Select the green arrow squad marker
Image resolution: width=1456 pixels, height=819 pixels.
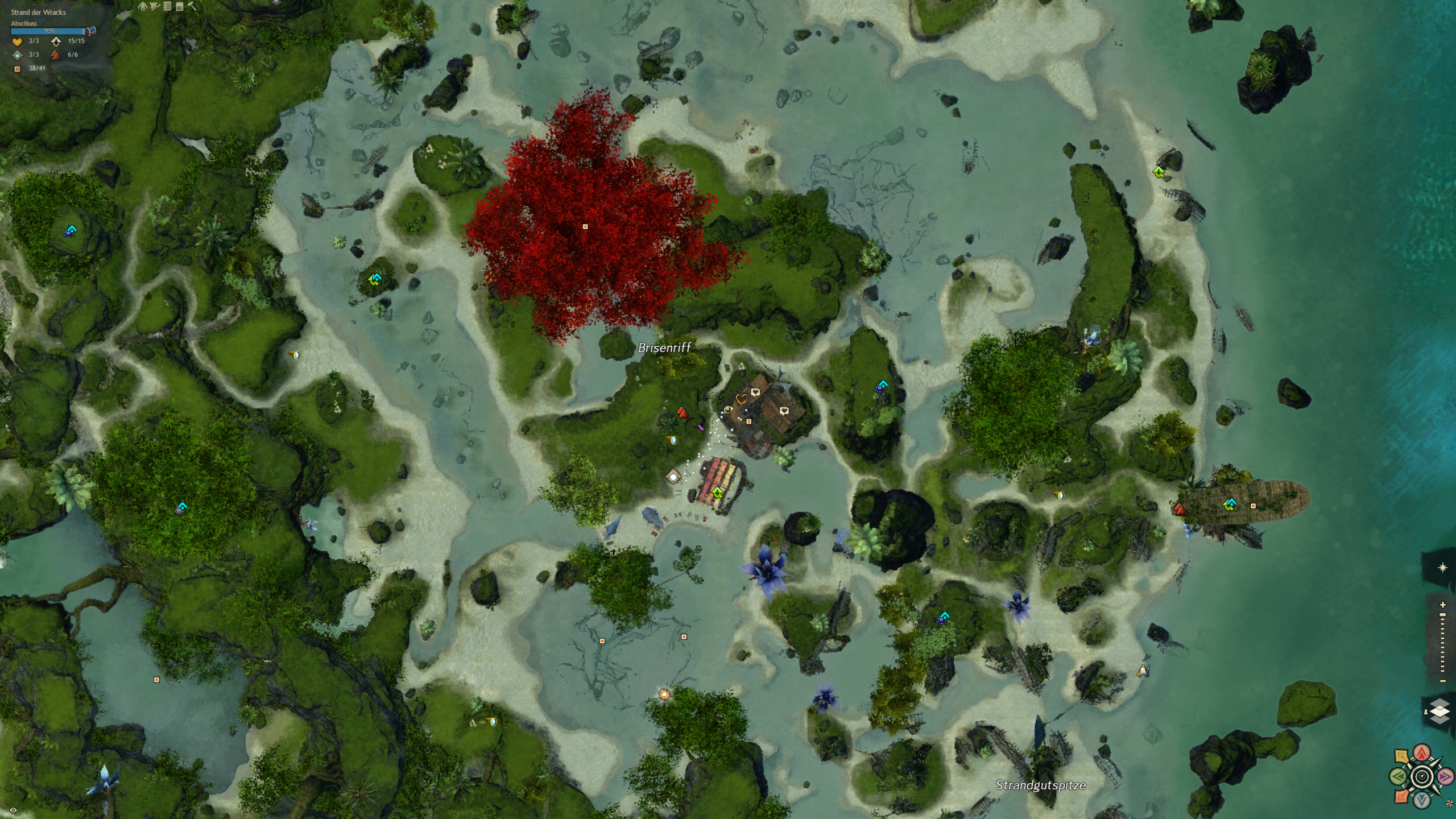click(1399, 776)
